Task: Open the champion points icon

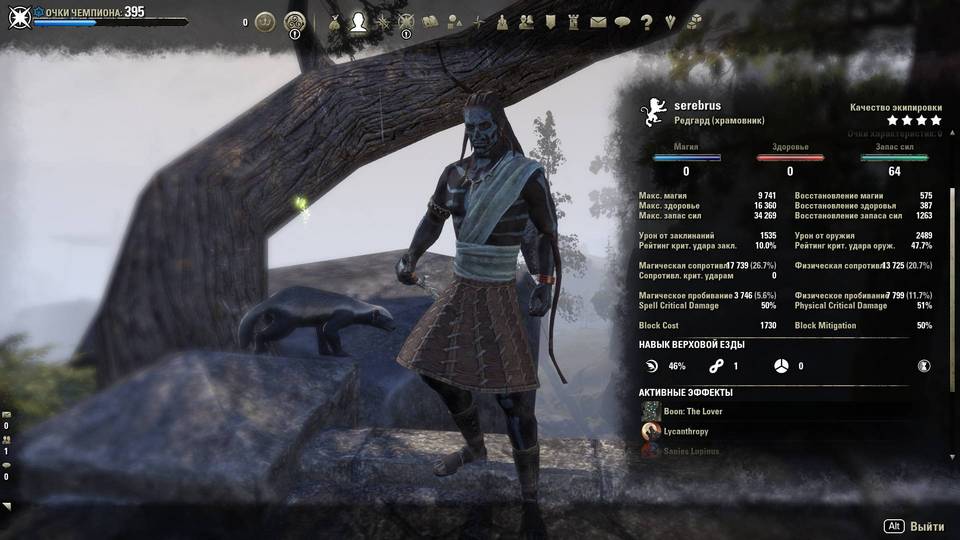Action: coord(406,21)
